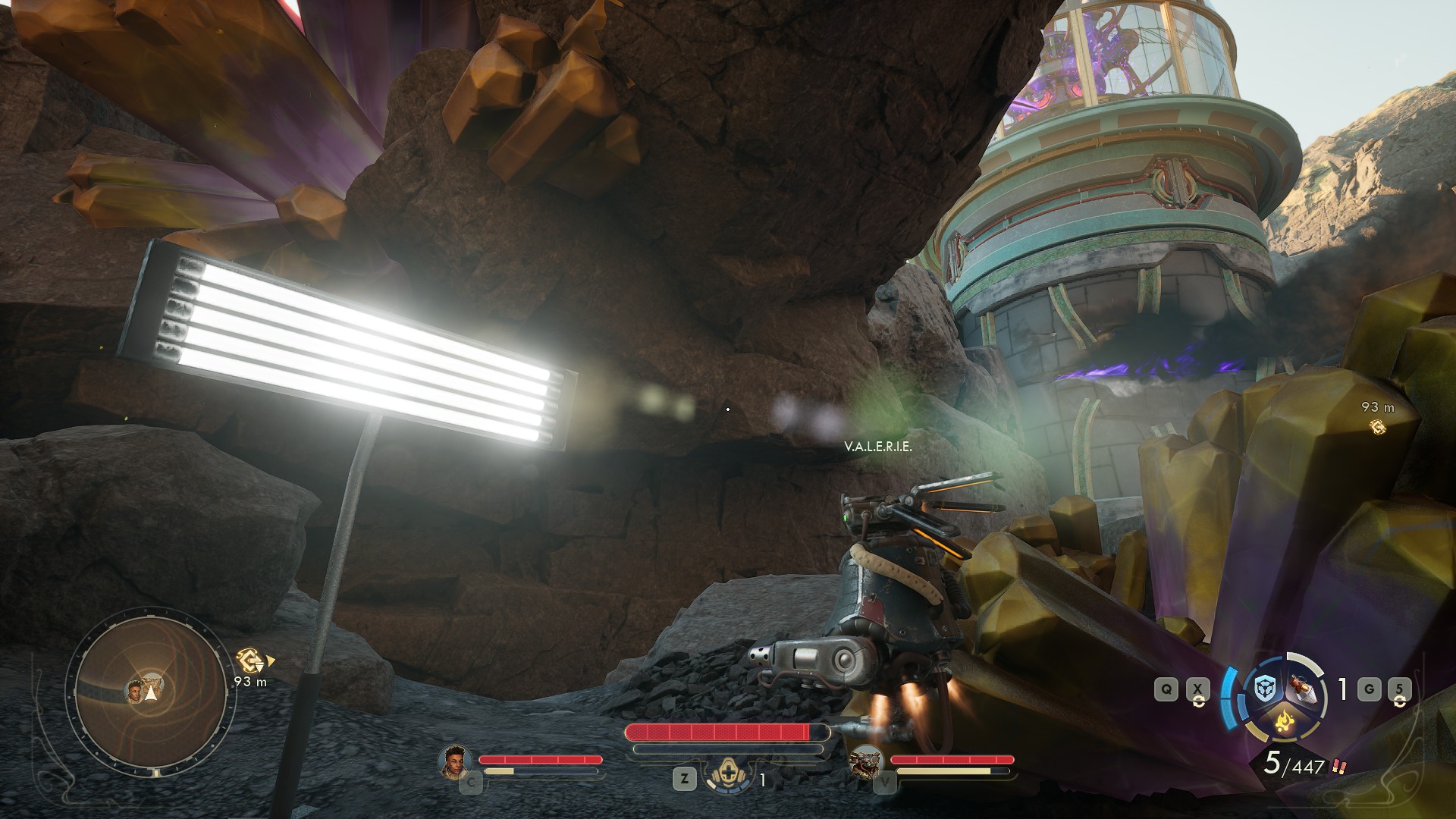1456x819 pixels.
Task: Select the gold quest marker beside the minimap
Action: [251, 661]
